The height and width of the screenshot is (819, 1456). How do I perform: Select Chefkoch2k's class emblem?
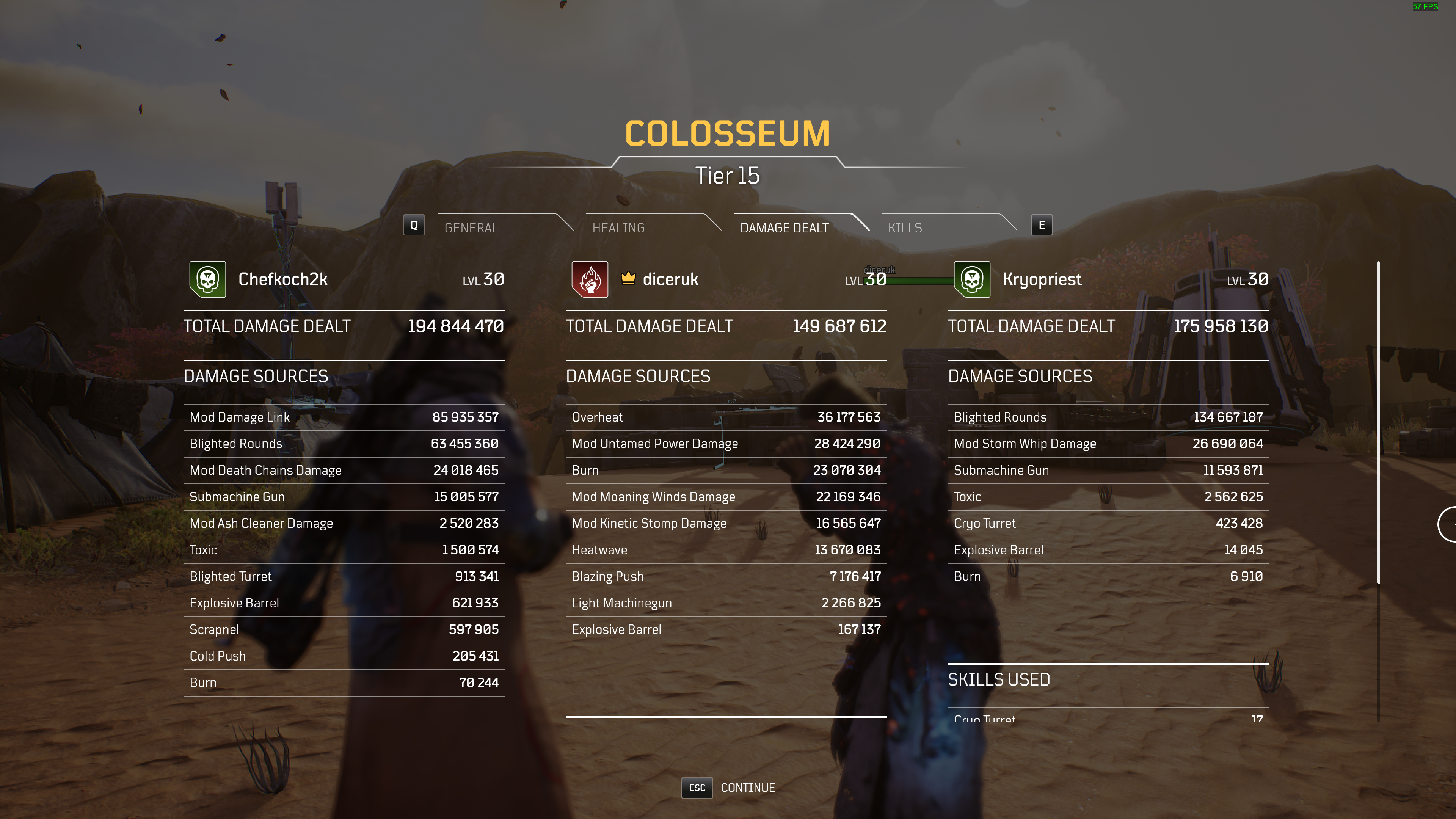coord(207,279)
